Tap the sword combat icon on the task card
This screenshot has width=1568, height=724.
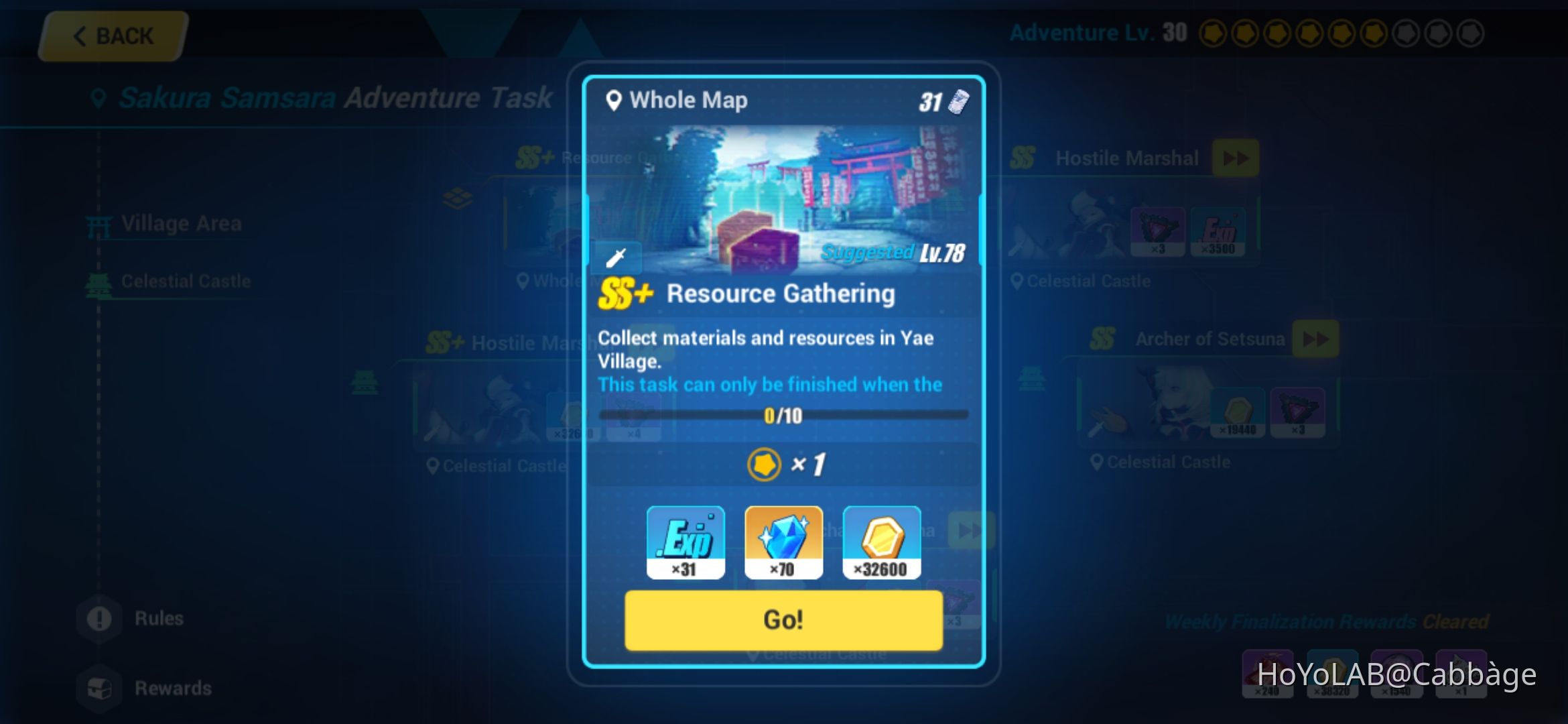pyautogui.click(x=618, y=257)
